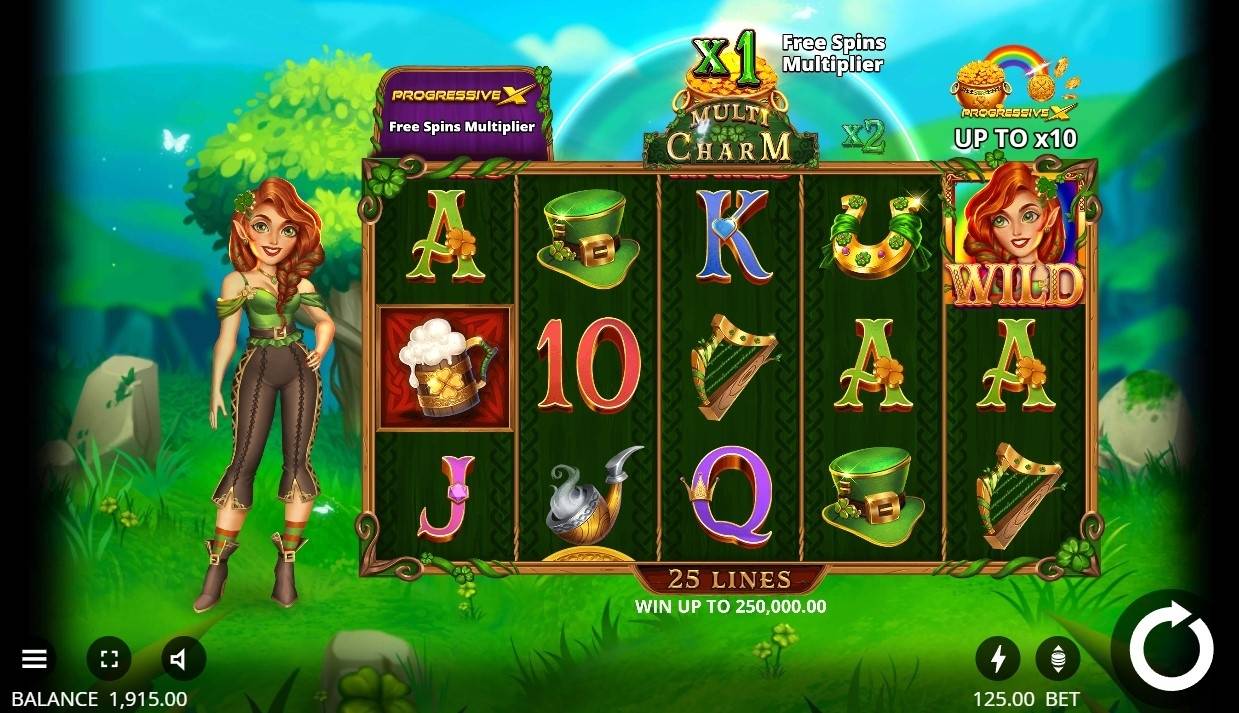
Task: Activate the lightning bolt turbo spin
Action: click(x=997, y=658)
